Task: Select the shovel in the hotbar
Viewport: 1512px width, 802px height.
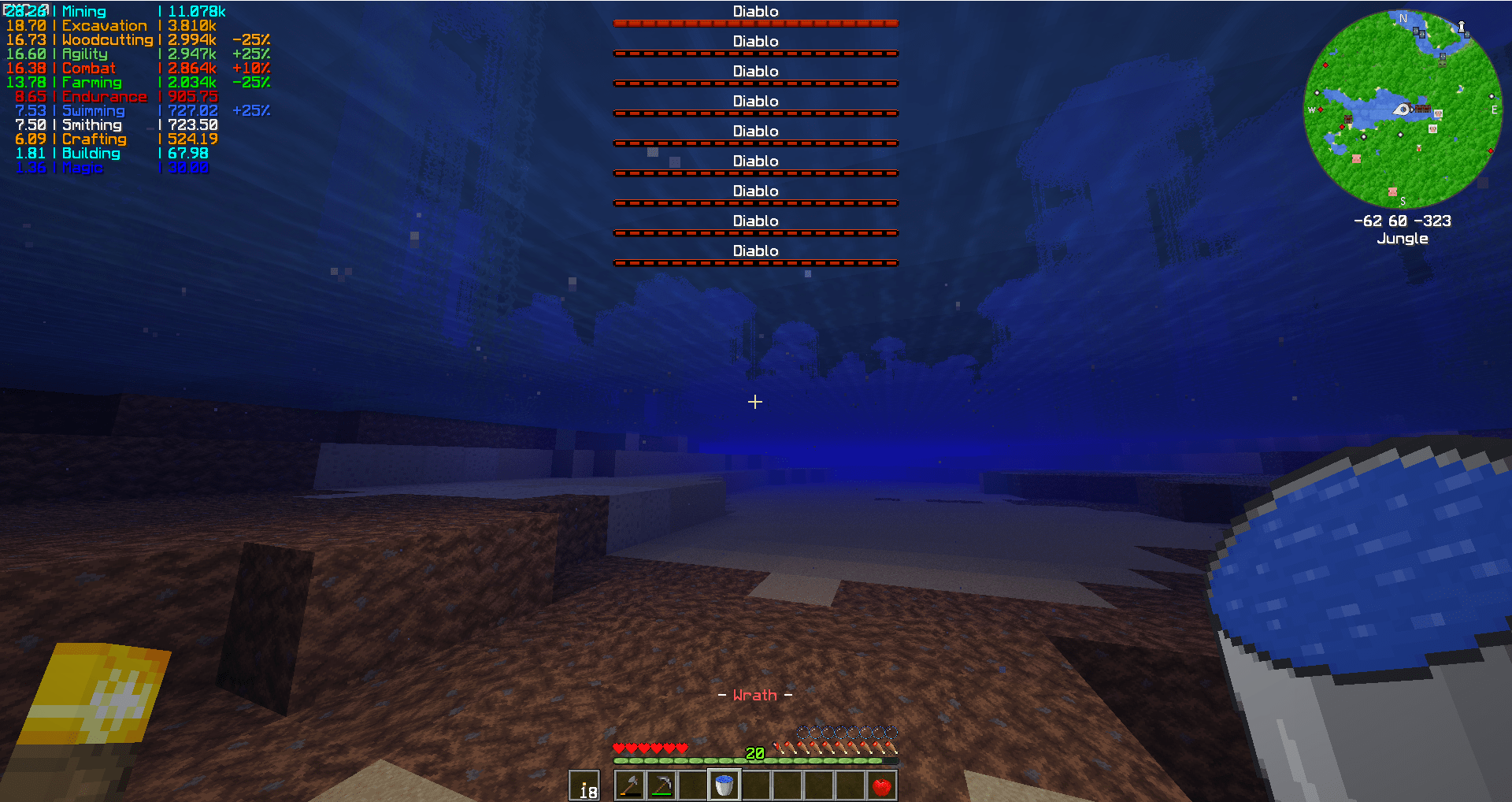Action: (632, 784)
